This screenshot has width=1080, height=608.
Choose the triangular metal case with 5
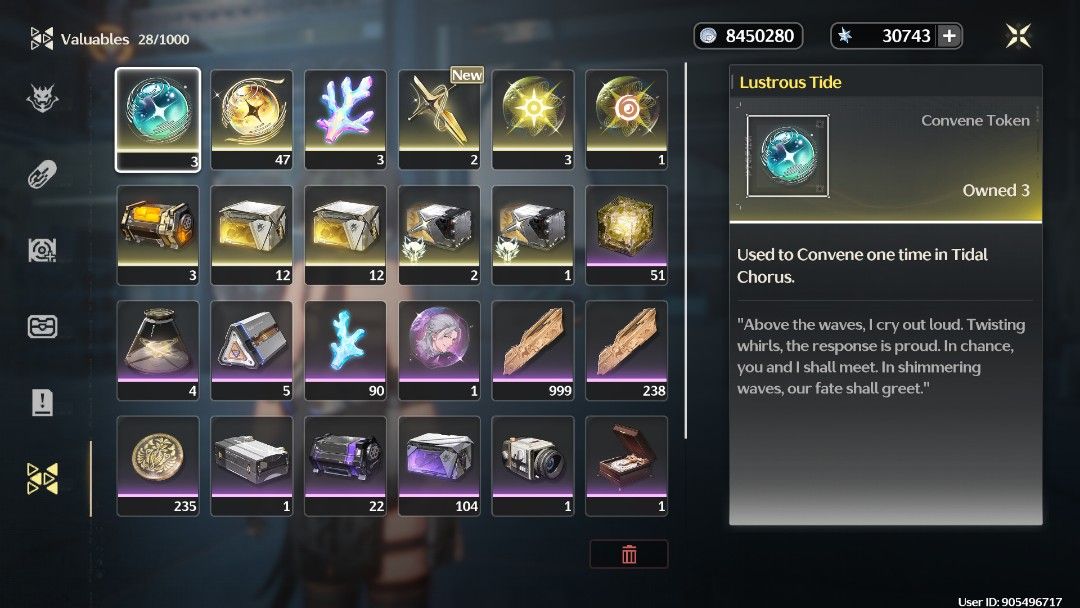[x=252, y=350]
